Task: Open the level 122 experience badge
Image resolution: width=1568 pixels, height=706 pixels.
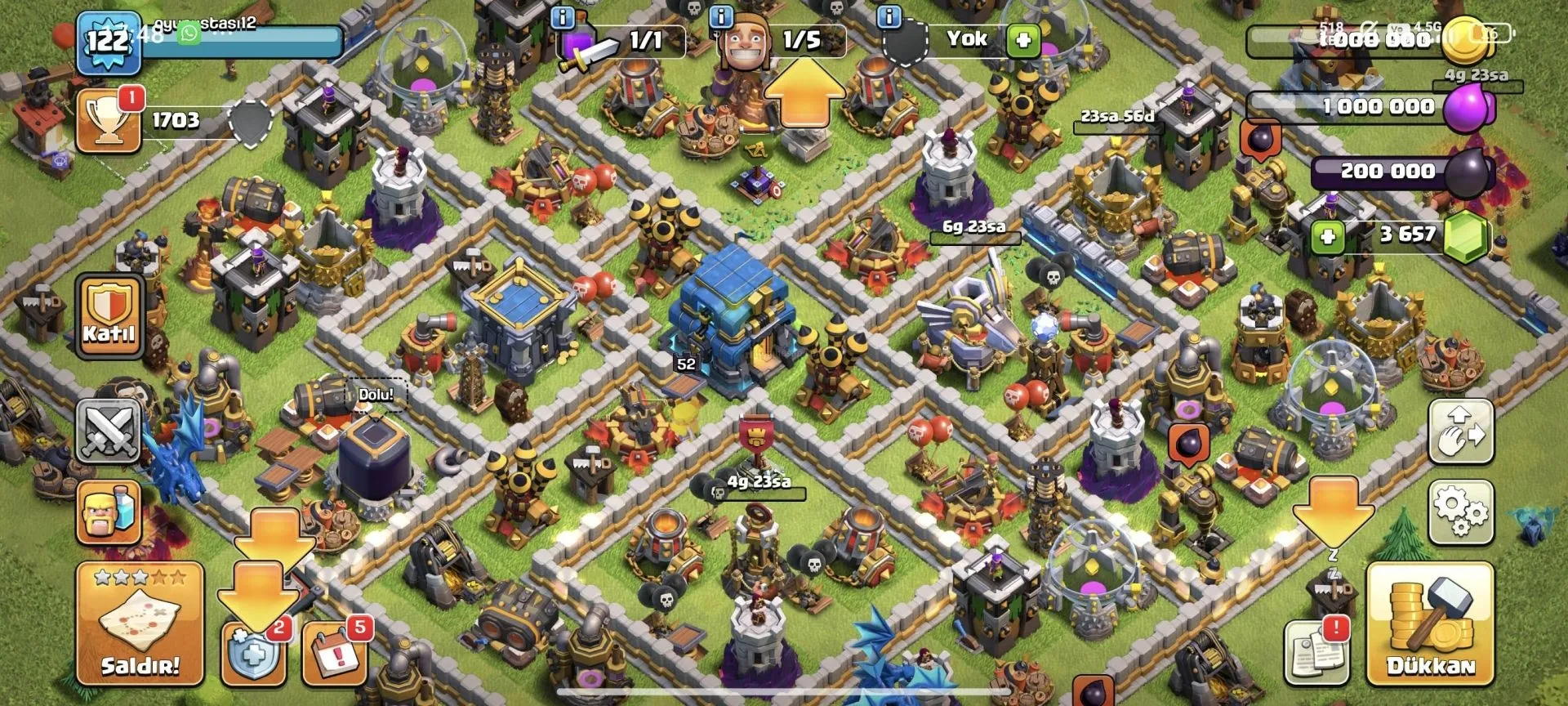Action: (x=109, y=41)
